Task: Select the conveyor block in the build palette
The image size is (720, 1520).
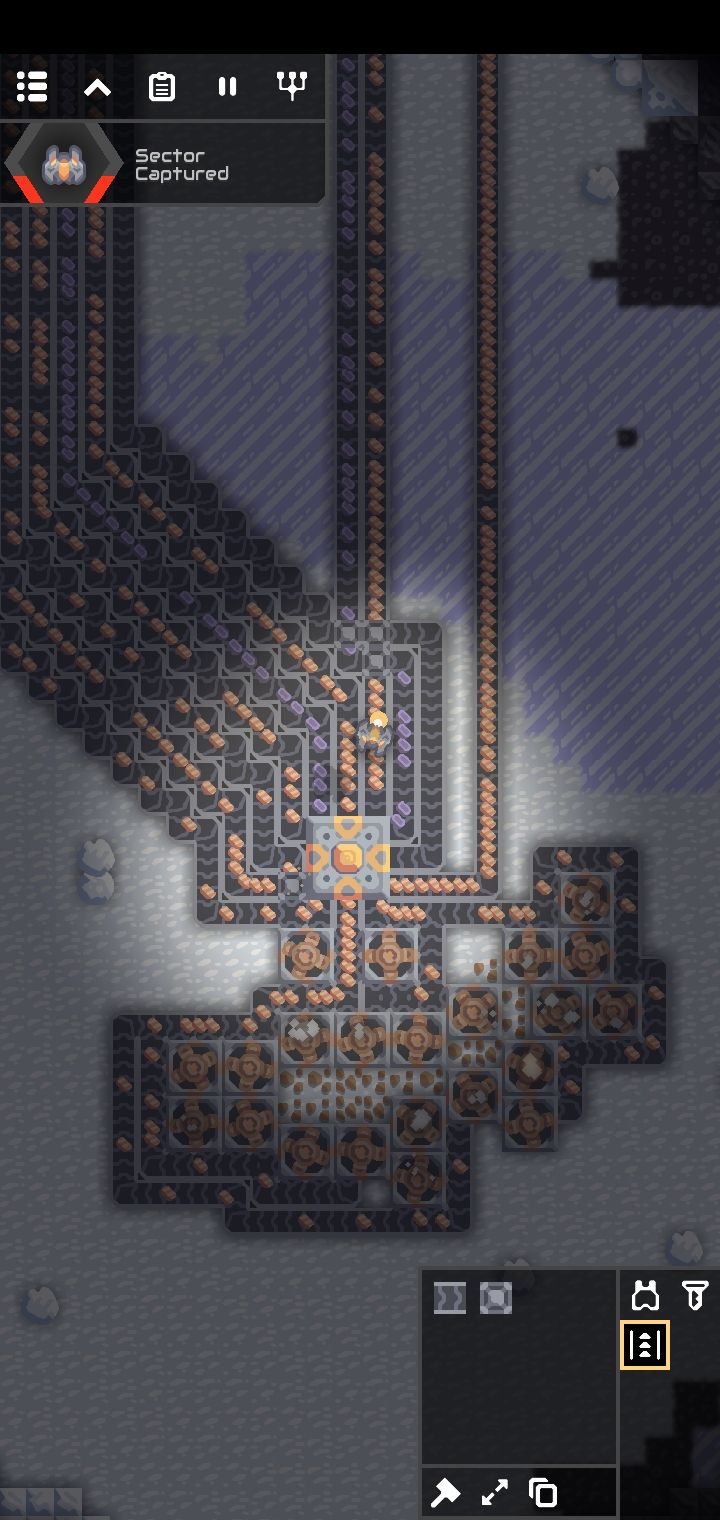Action: click(x=450, y=1298)
